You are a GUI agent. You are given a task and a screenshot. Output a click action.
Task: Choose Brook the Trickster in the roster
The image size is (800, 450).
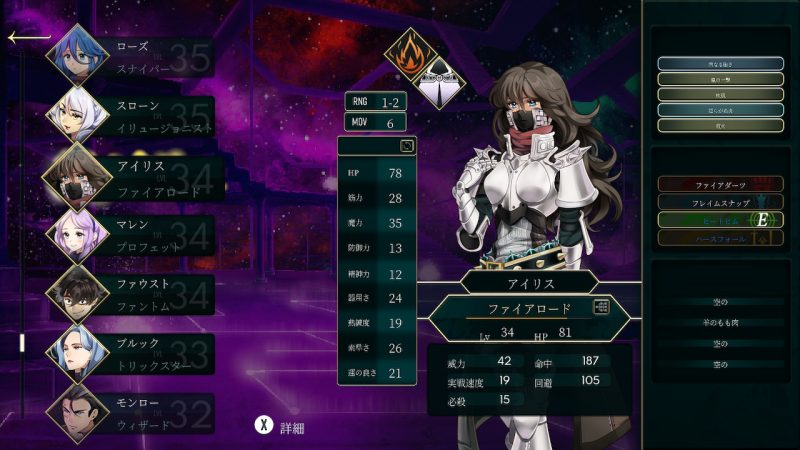click(x=130, y=352)
